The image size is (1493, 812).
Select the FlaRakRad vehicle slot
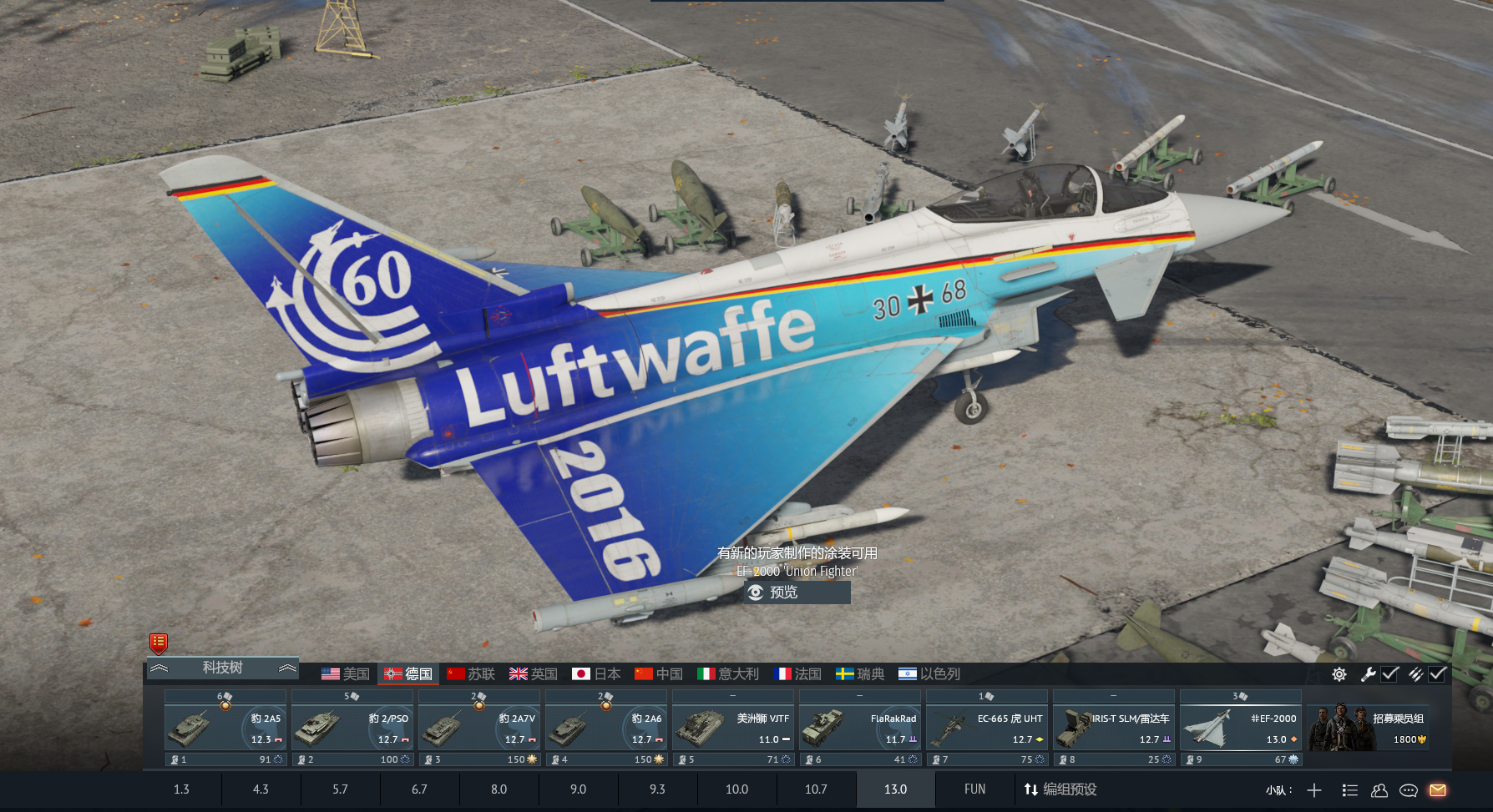coord(860,728)
